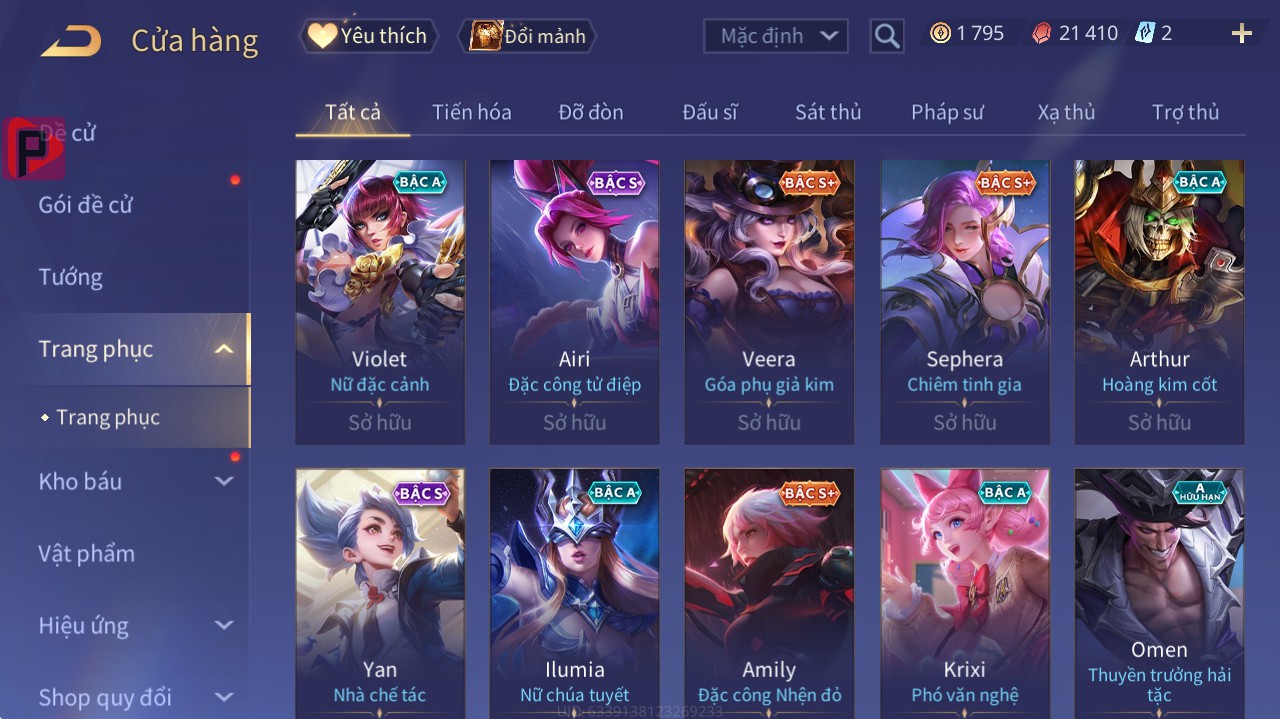
Task: Choose the Trợ thủ tab
Action: 1185,112
